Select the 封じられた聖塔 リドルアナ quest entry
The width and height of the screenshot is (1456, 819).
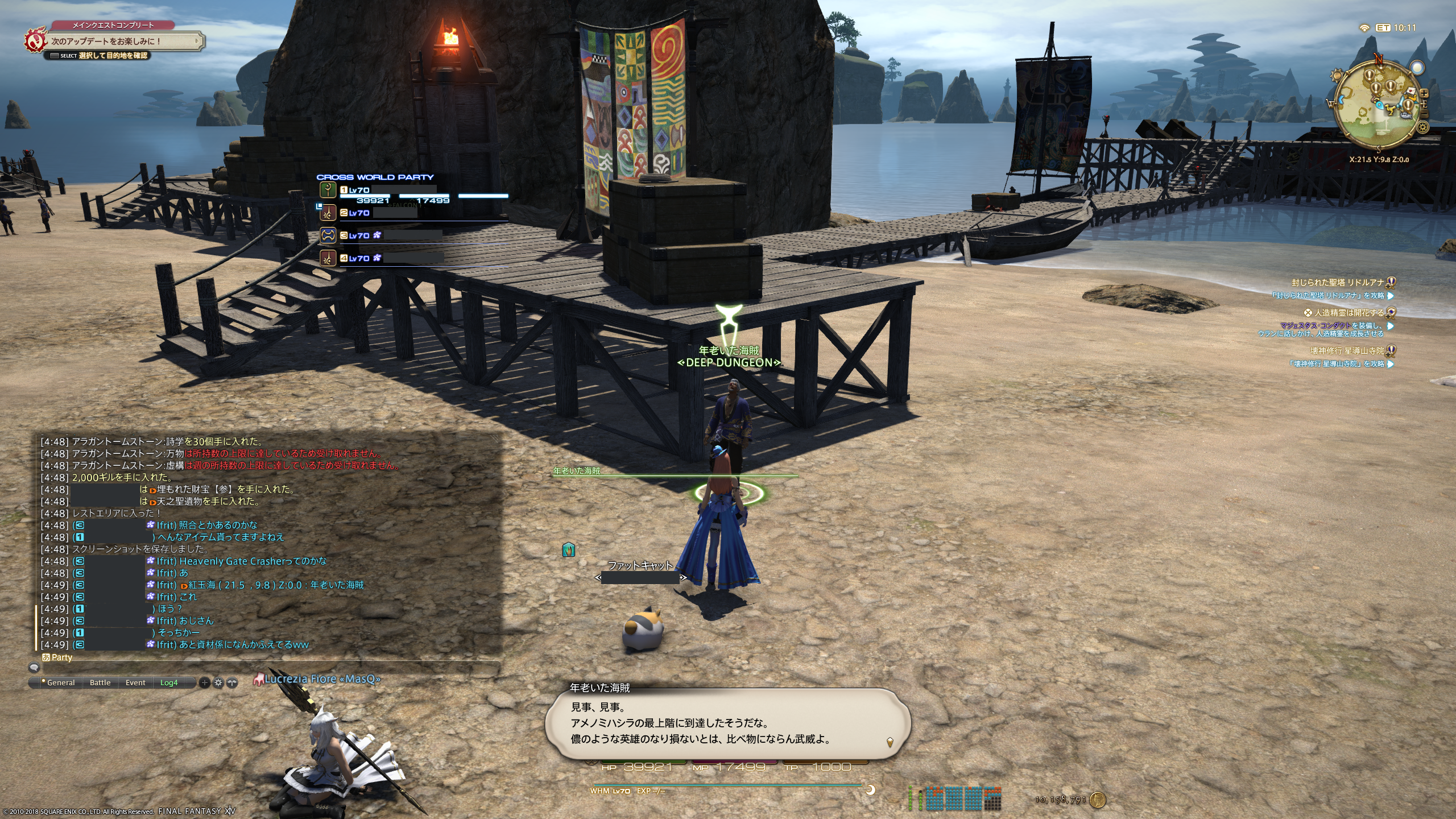tap(1337, 282)
